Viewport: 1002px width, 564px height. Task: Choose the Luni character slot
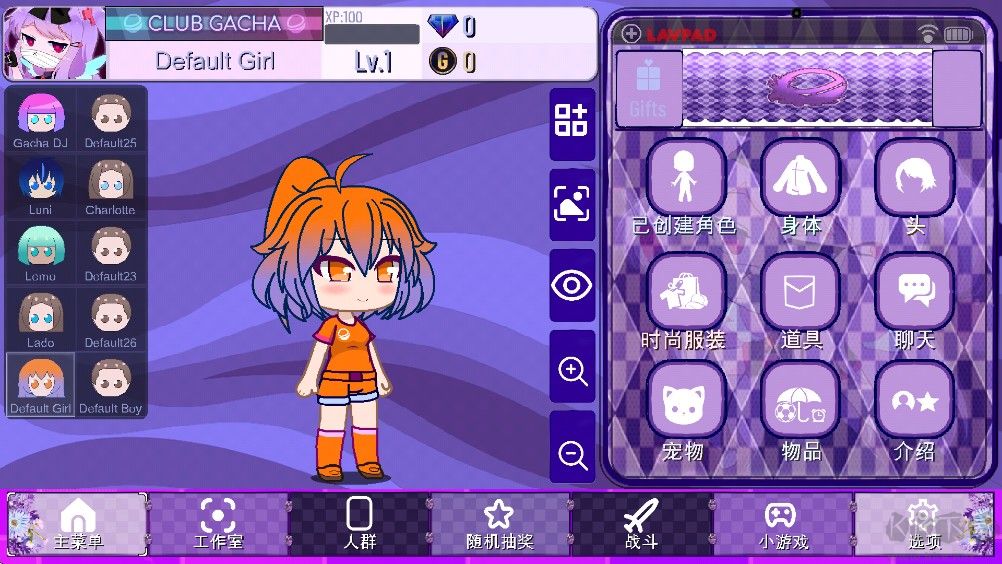(41, 185)
